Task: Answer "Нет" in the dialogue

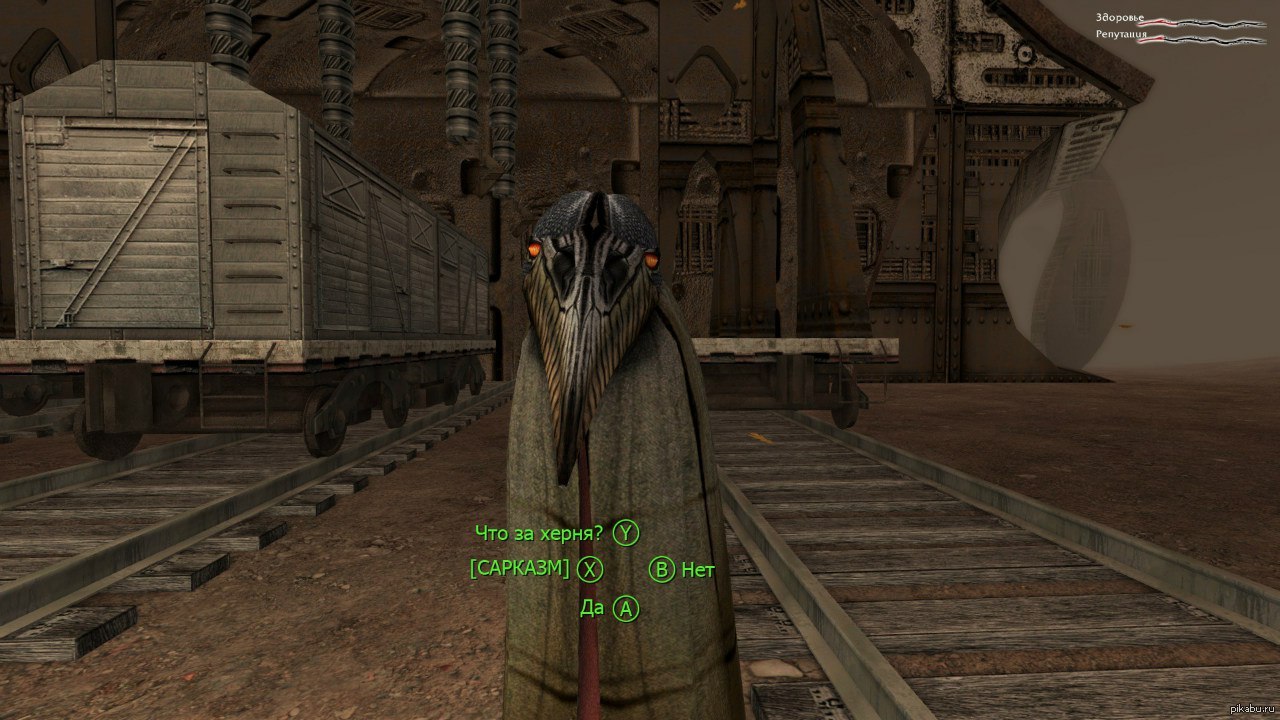Action: click(697, 570)
